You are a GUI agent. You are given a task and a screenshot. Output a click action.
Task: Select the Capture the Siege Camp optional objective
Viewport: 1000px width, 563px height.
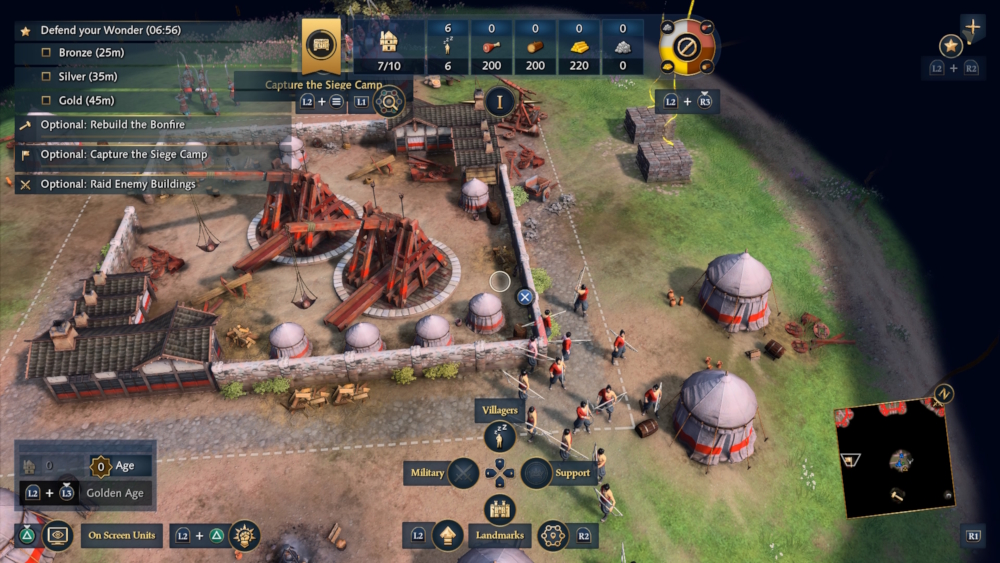pos(123,155)
